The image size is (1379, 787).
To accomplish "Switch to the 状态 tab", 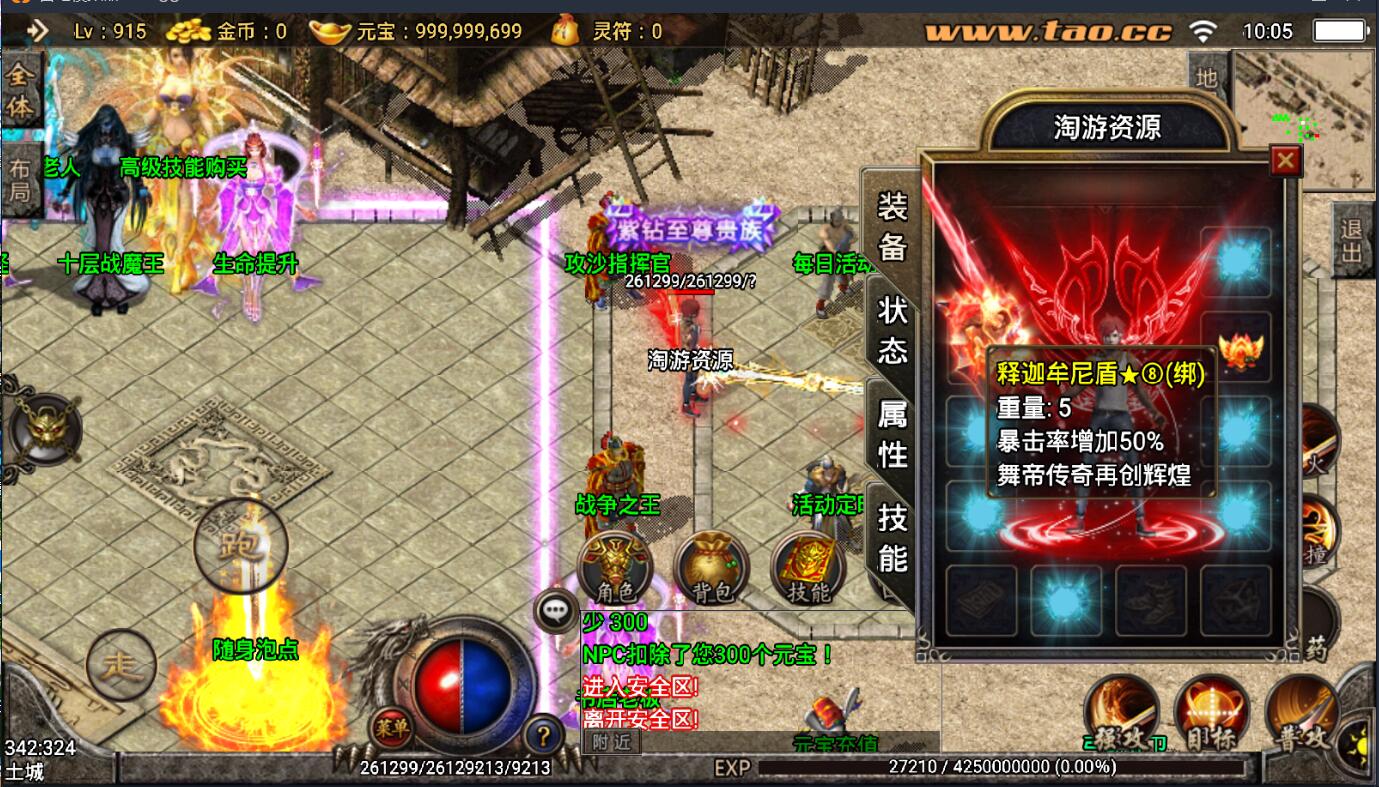I will point(892,330).
